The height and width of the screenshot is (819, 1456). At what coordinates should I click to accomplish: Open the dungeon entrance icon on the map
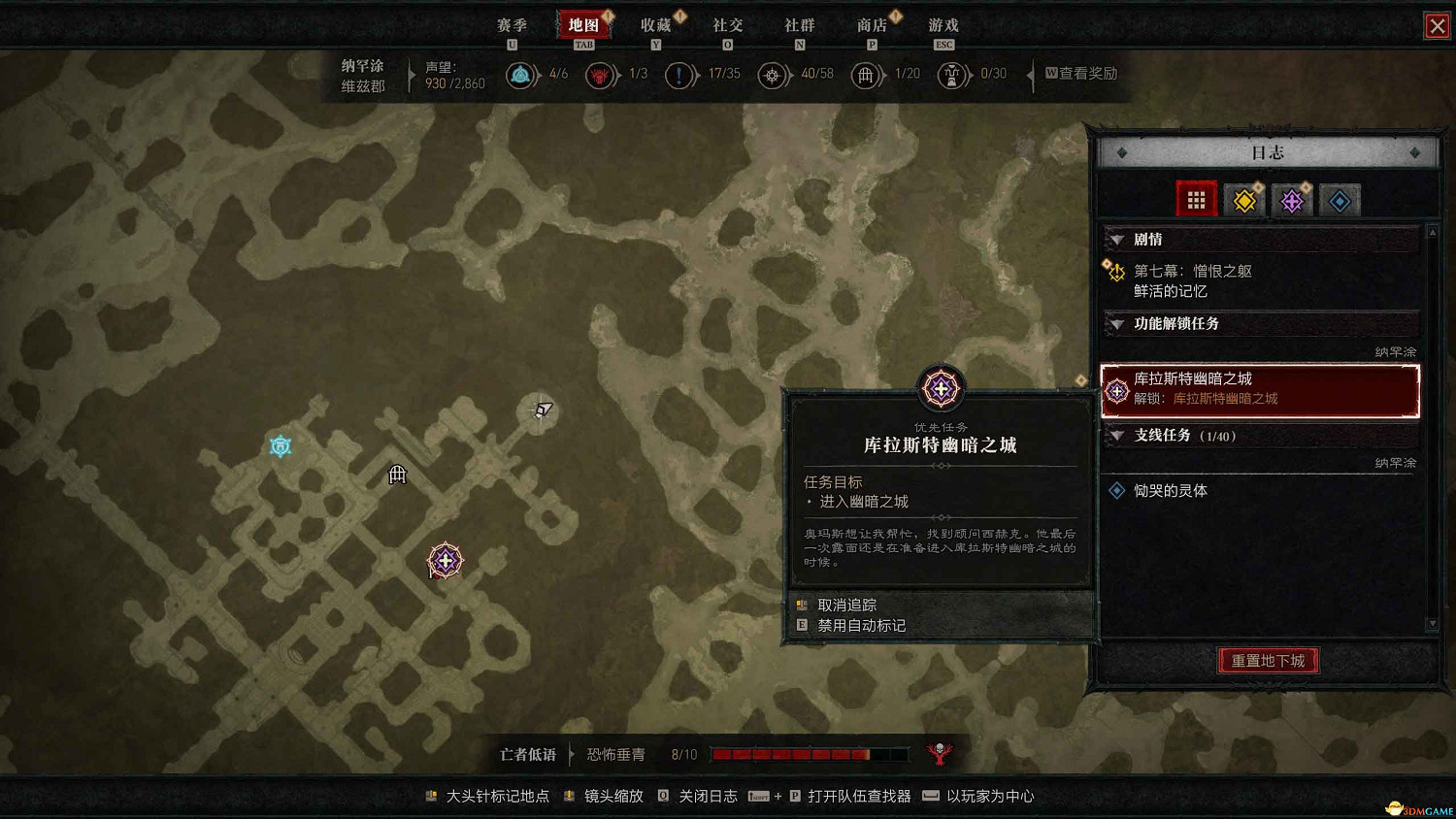tap(397, 475)
